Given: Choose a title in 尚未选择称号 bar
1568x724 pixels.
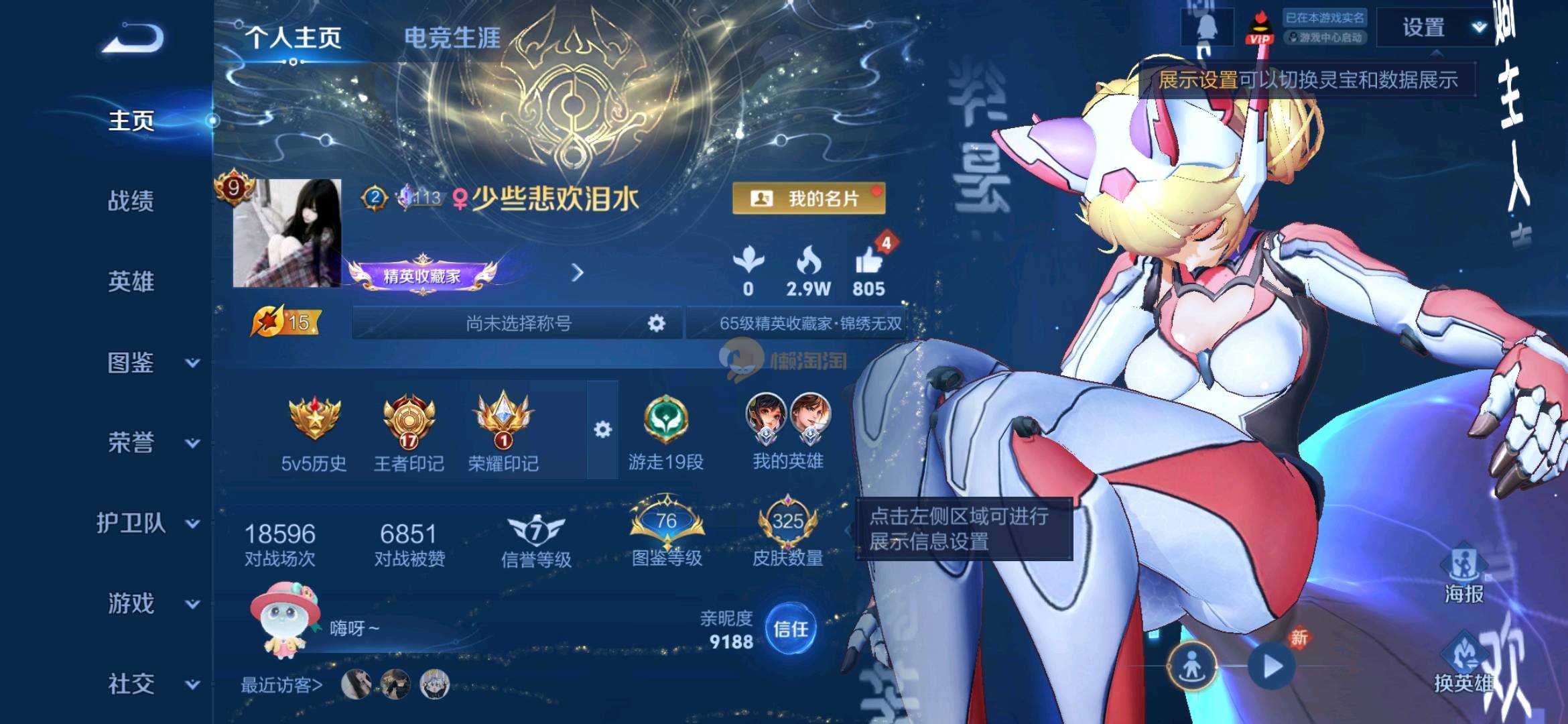Looking at the screenshot, I should pos(519,324).
